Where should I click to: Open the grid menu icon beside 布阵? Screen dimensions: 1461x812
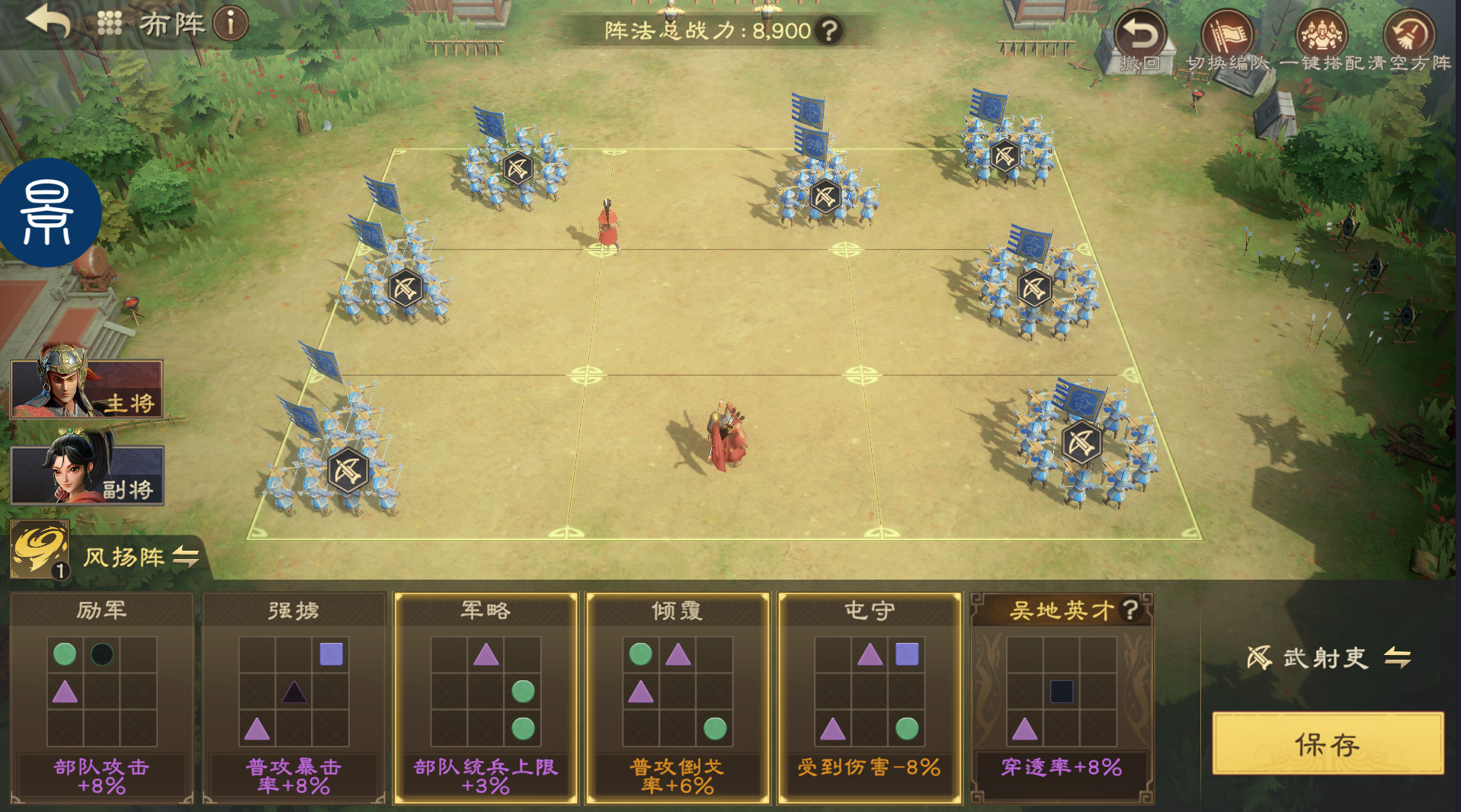click(110, 24)
